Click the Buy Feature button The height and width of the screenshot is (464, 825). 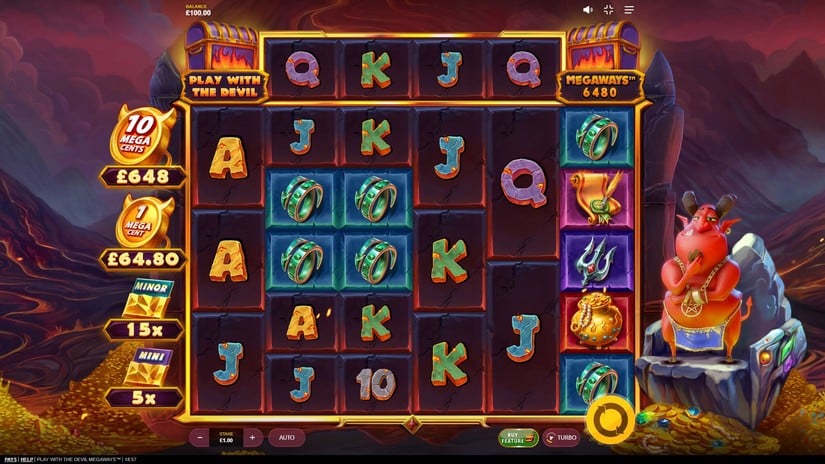click(x=519, y=437)
